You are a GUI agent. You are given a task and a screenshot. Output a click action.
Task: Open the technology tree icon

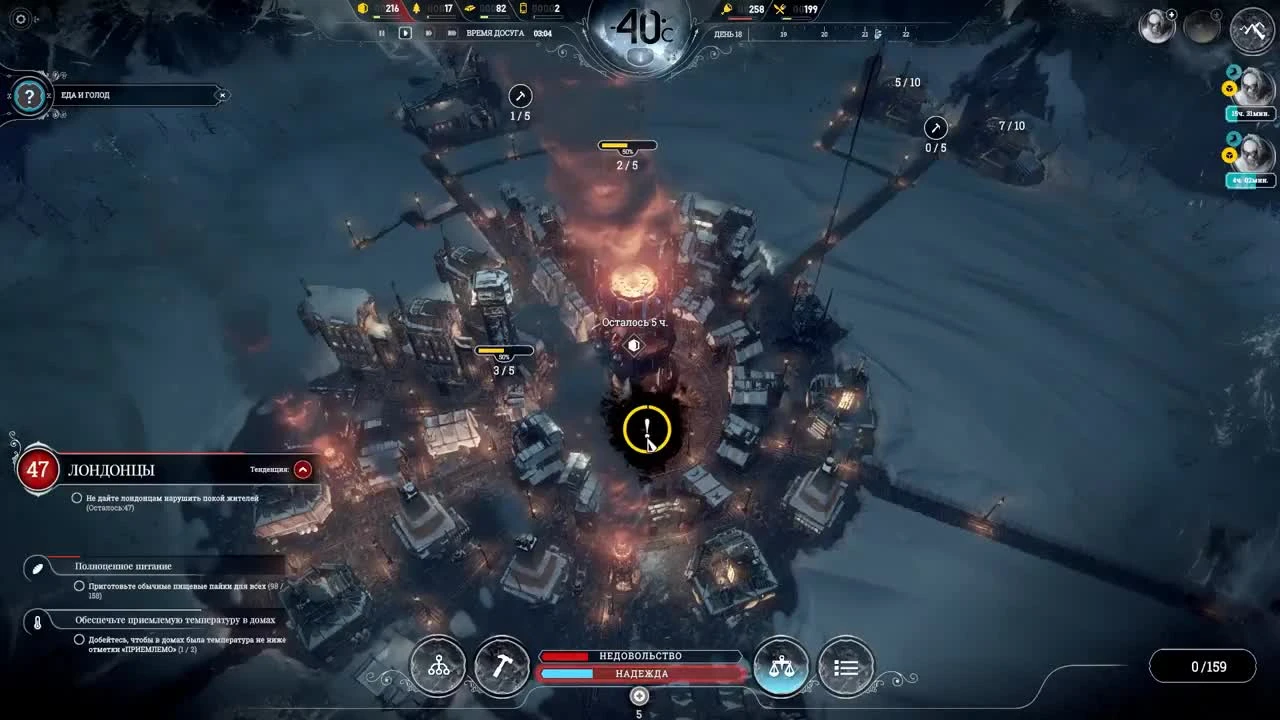tap(436, 666)
